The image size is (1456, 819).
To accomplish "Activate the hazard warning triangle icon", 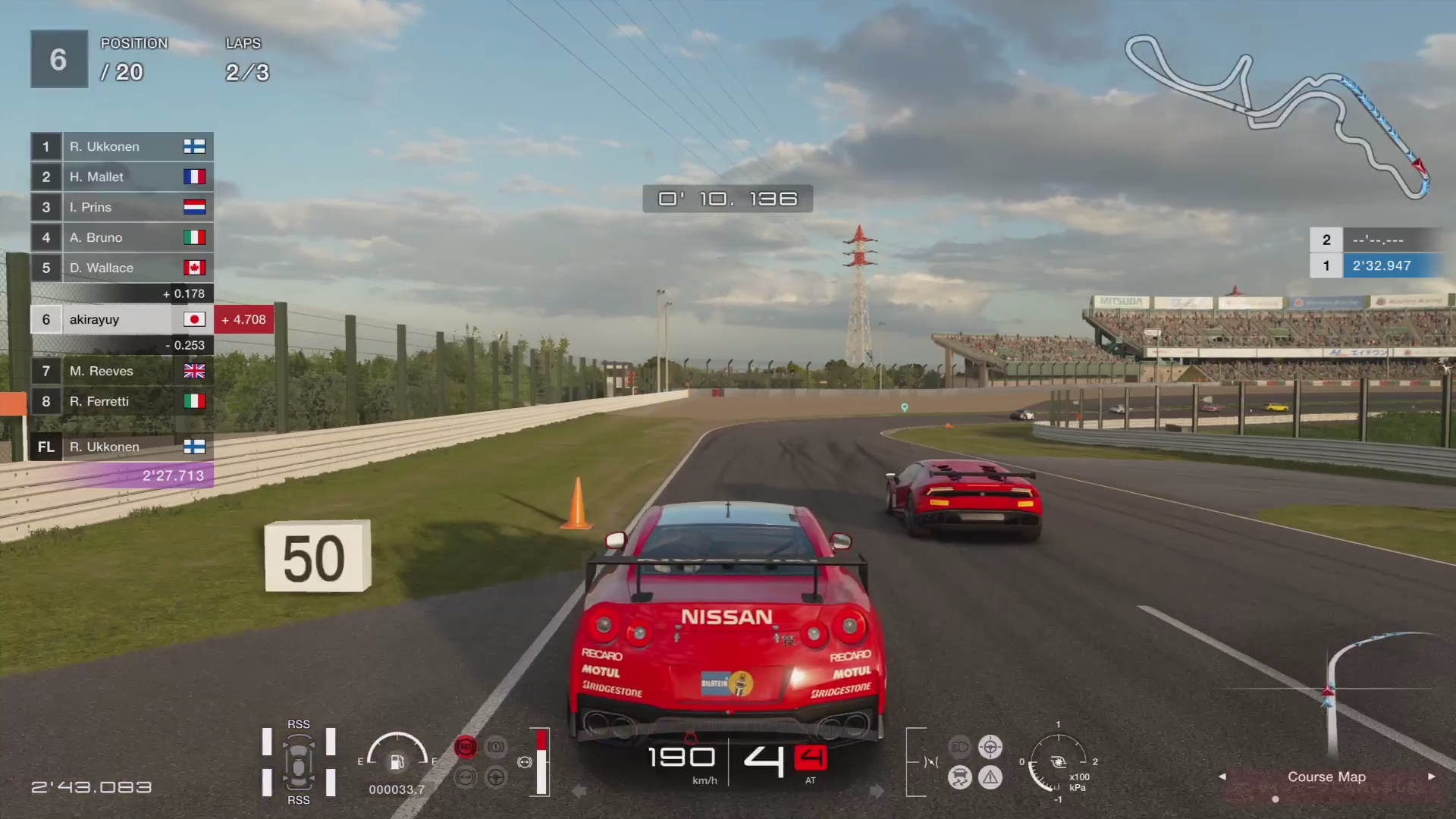I will point(990,777).
